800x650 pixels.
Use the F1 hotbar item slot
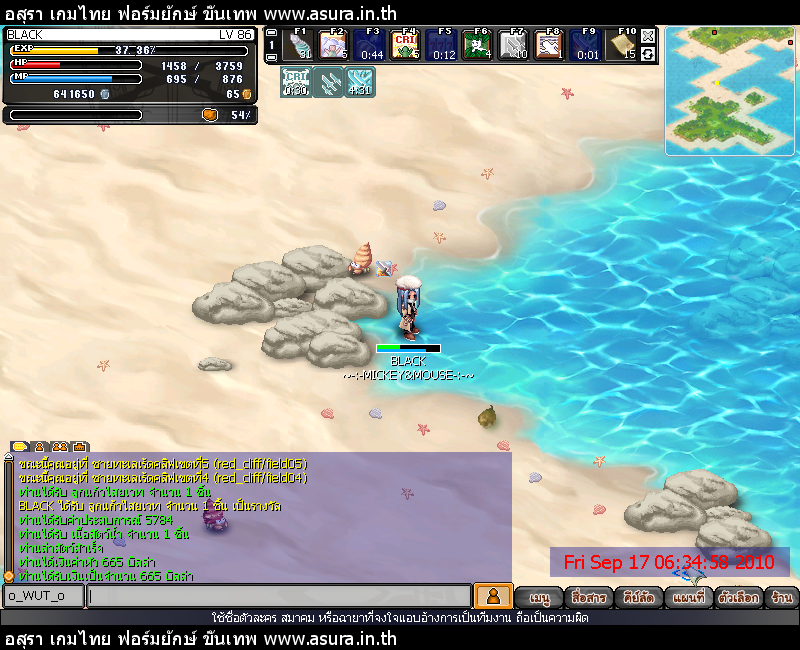(298, 46)
